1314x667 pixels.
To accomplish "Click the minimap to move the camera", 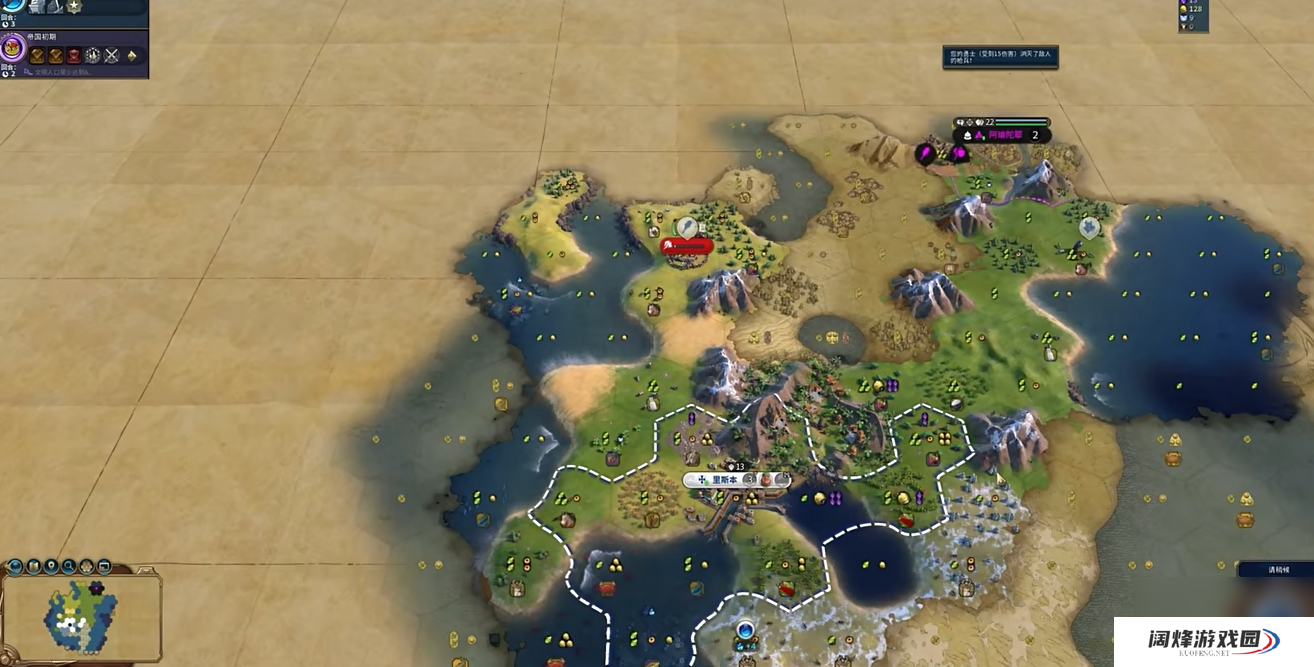I will pos(80,615).
